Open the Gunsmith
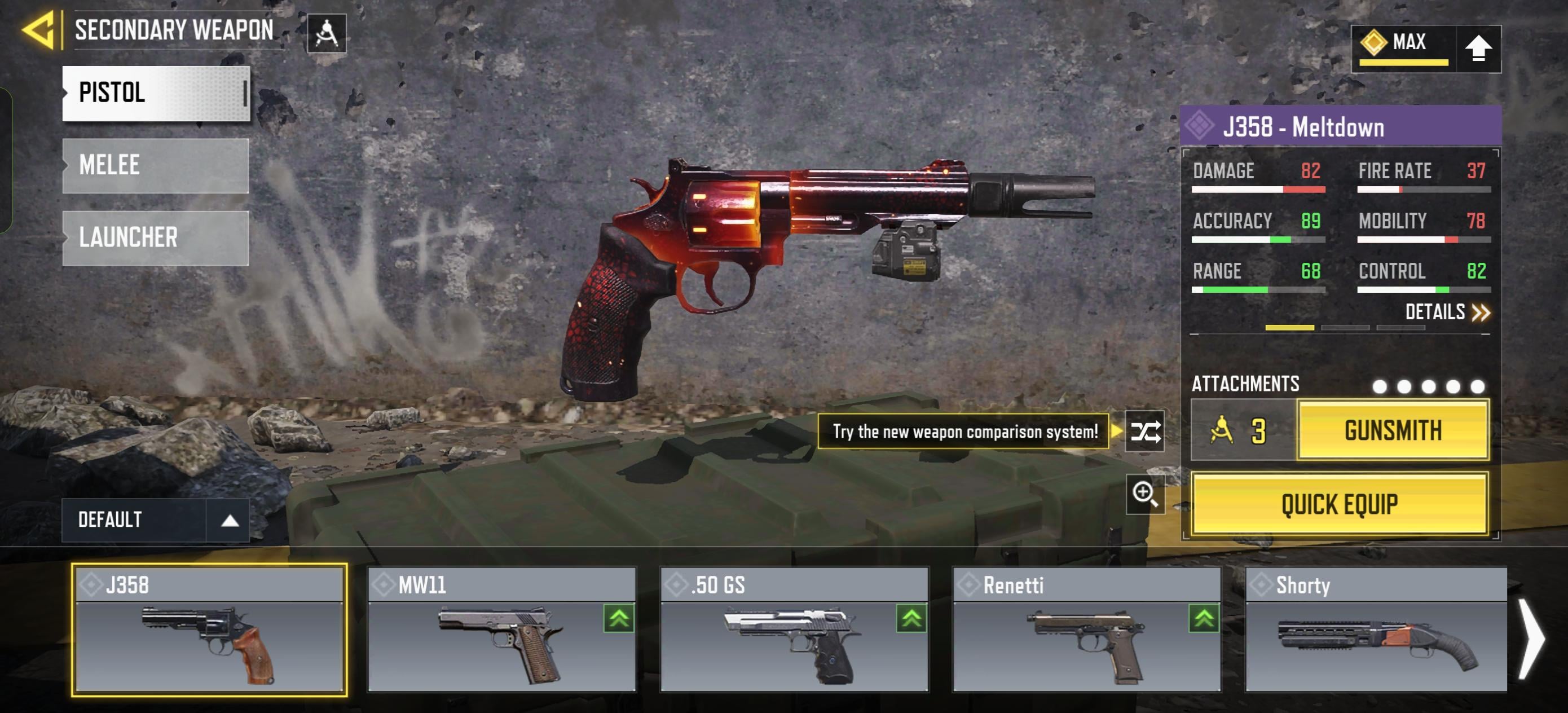Screen dimensions: 1568x713 pyautogui.click(x=1393, y=430)
